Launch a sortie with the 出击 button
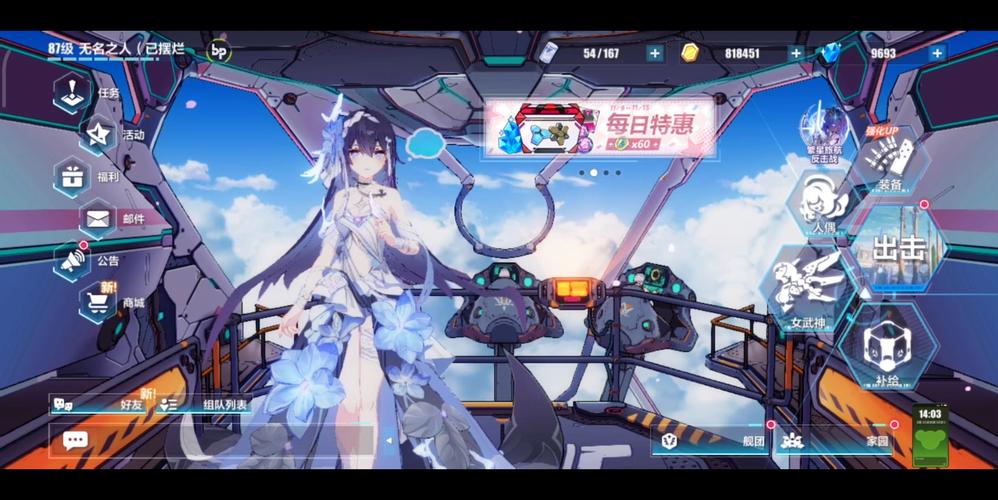The width and height of the screenshot is (998, 500). point(897,248)
